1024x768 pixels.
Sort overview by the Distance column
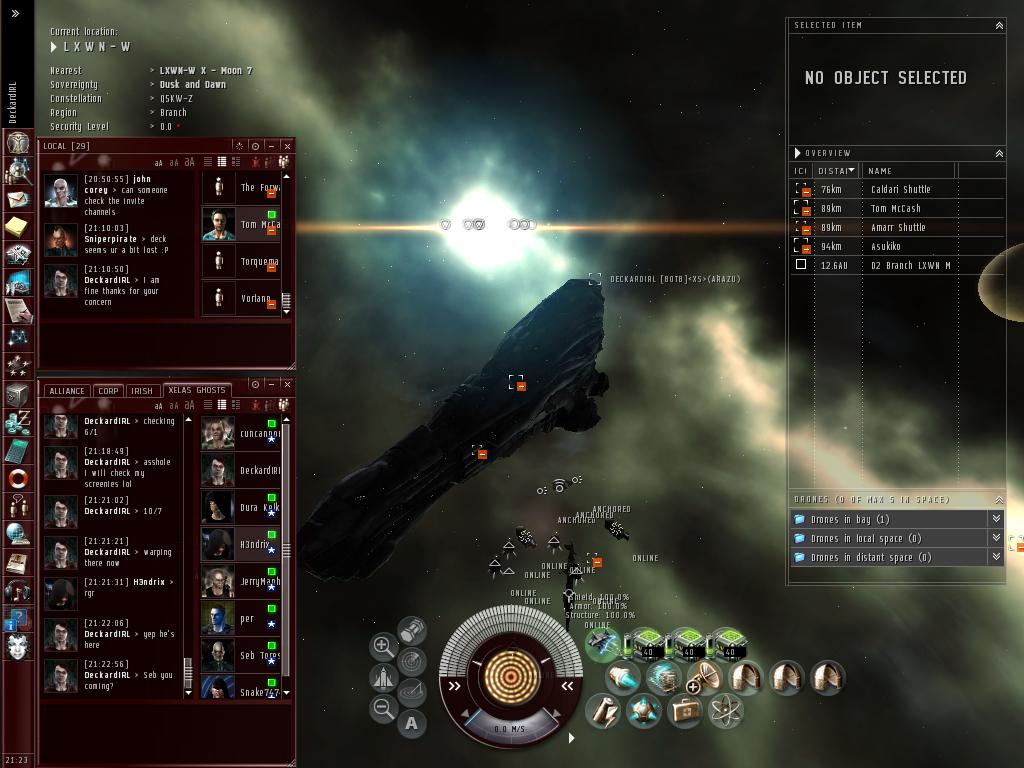836,171
